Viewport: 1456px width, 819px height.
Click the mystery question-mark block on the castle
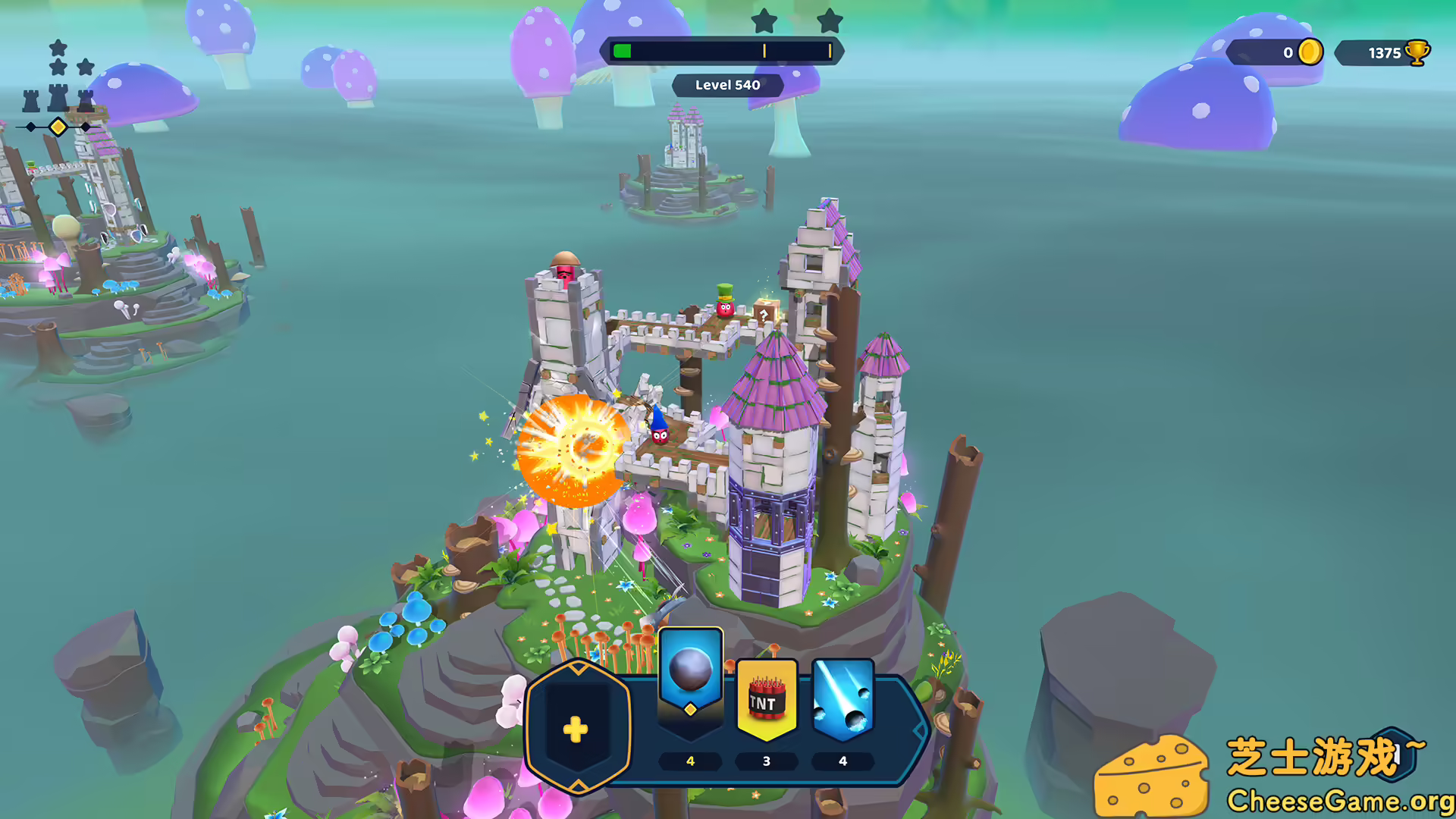pos(764,311)
